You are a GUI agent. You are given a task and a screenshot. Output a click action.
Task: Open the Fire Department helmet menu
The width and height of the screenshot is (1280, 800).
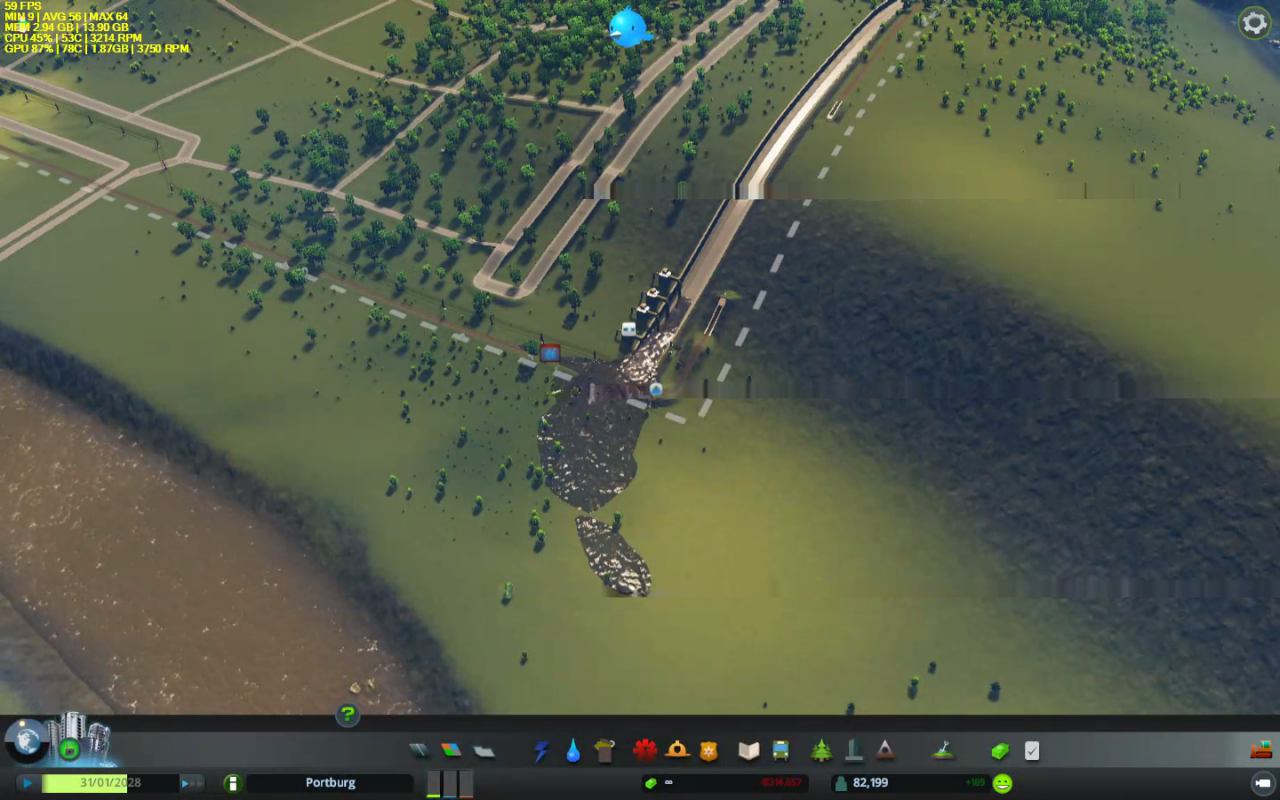pos(678,750)
